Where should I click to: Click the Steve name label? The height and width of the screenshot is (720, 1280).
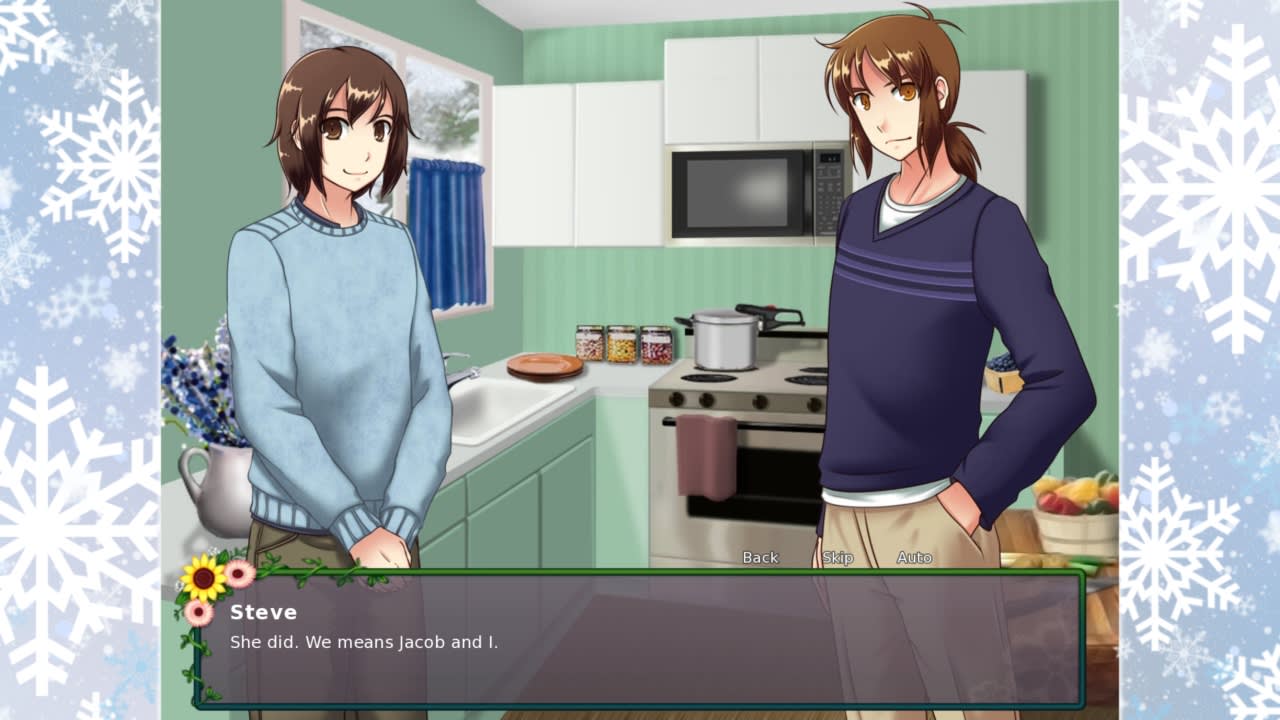[x=263, y=612]
